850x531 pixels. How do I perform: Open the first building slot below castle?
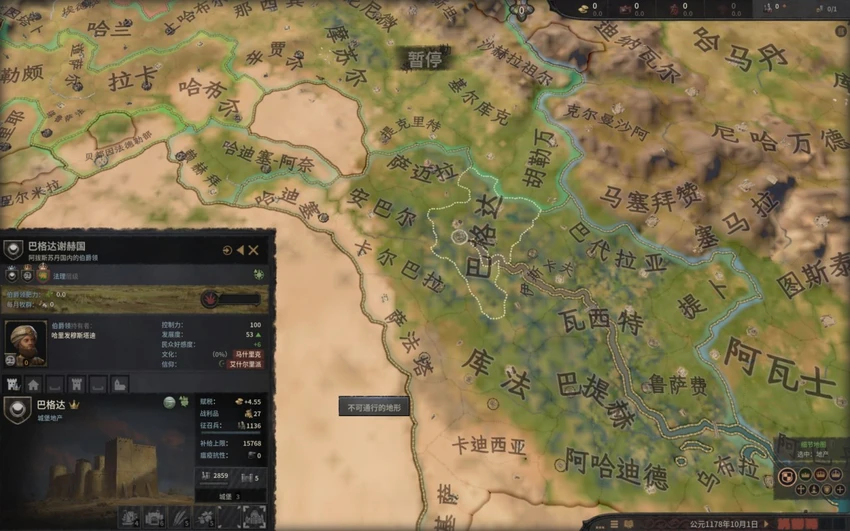(x=130, y=517)
